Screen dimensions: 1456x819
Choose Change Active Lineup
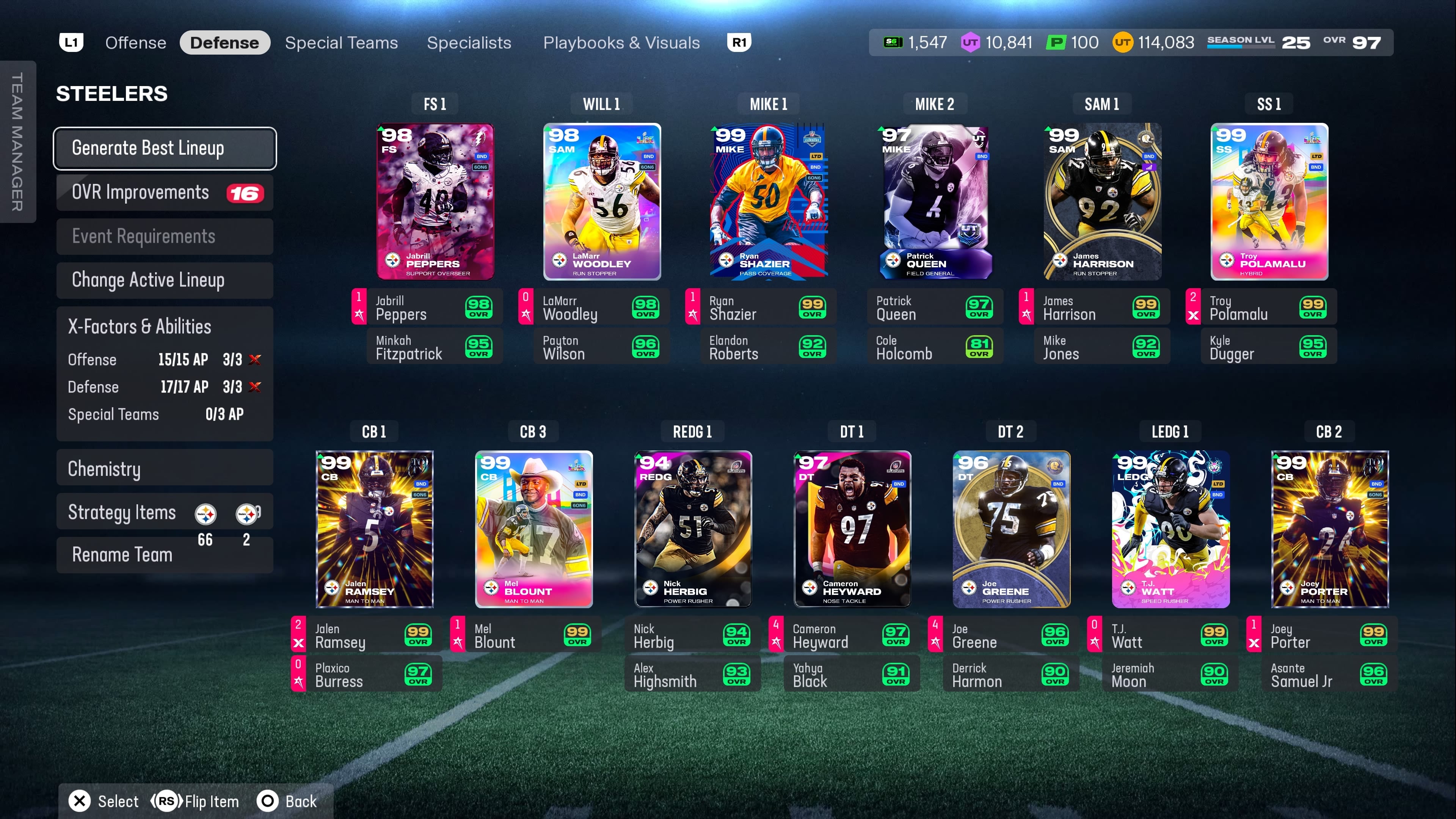165,280
